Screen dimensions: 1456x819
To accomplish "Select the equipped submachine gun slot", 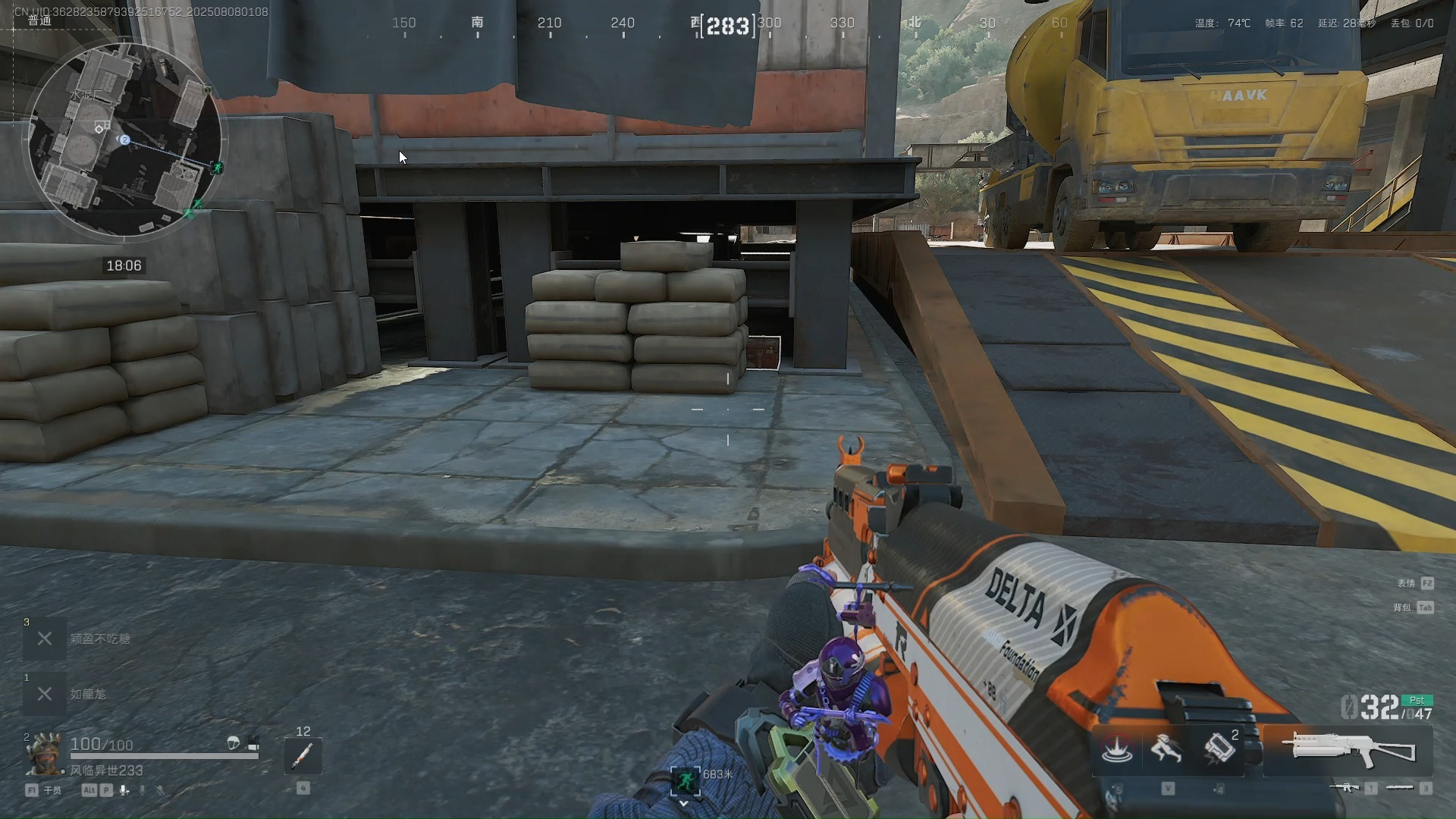I will (1348, 749).
